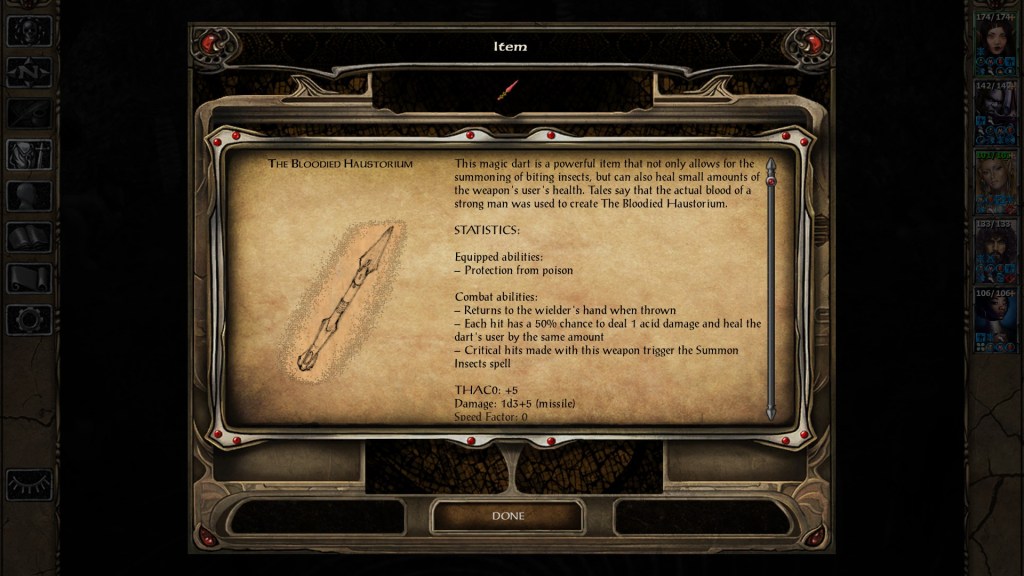Select the portrait with 133/133 health

996,249
